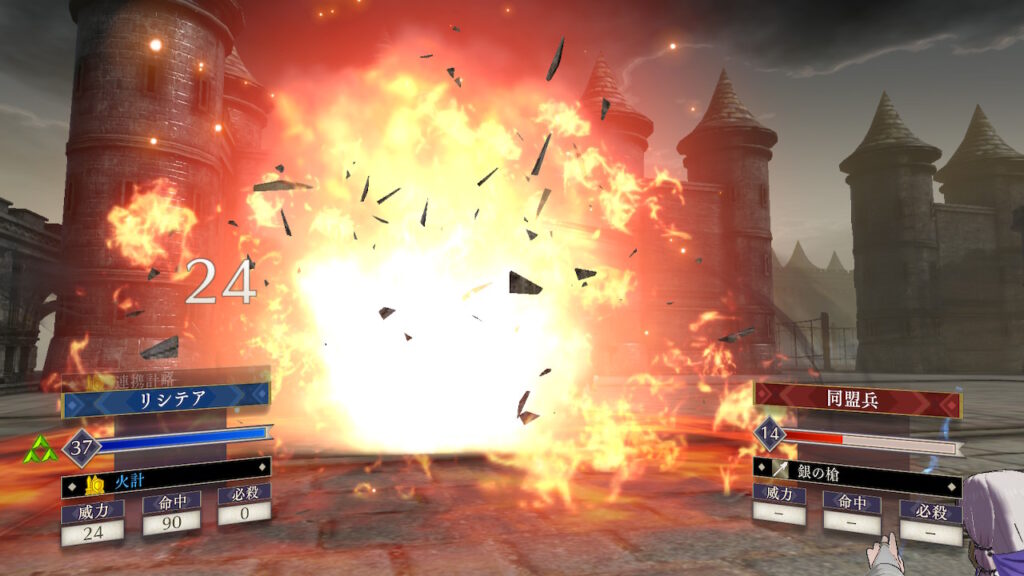Click the green triangle battalion icon
This screenshot has height=576, width=1024.
(39, 451)
